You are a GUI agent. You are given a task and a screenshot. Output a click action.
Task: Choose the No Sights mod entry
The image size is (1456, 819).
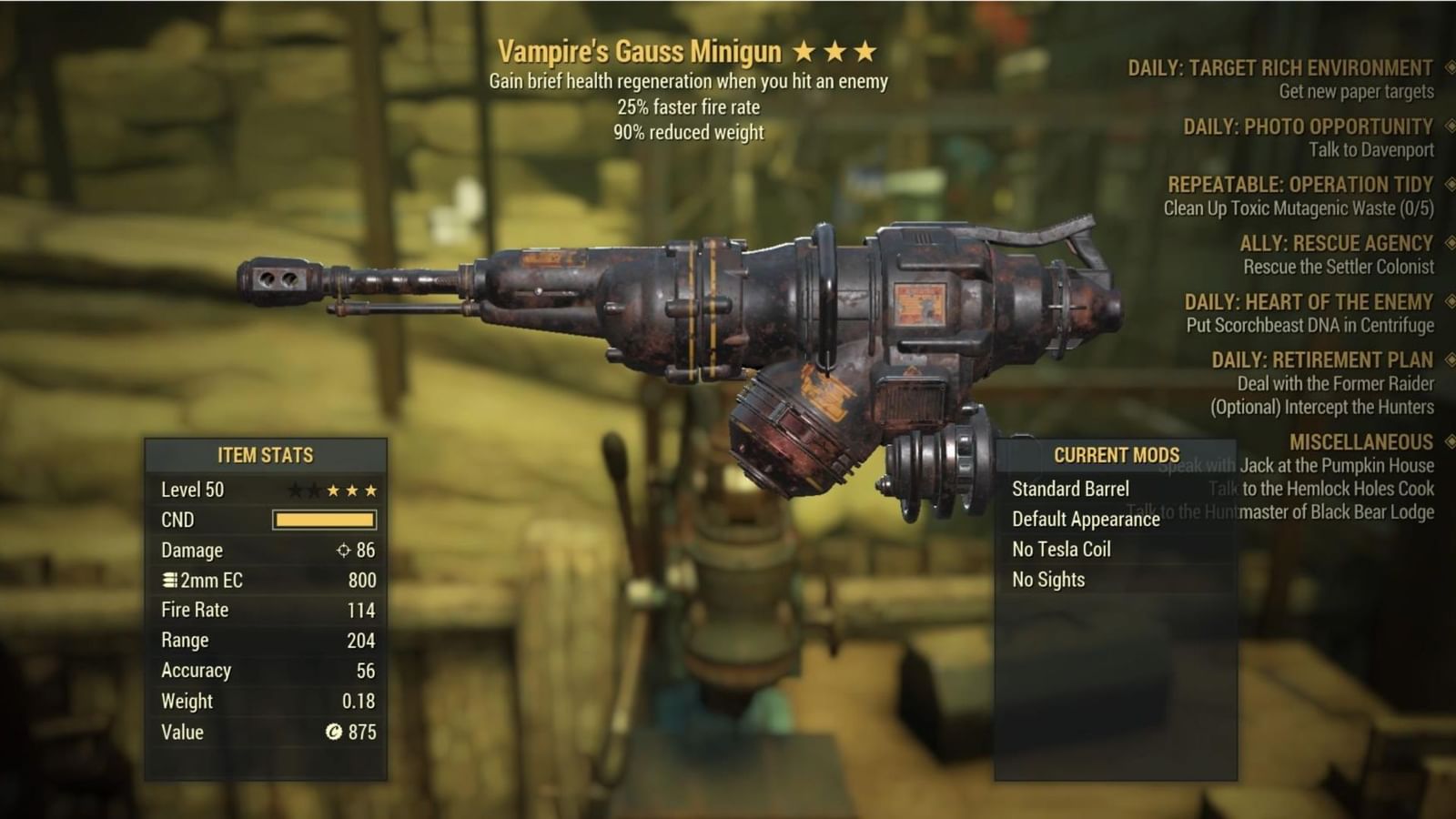(x=1048, y=579)
